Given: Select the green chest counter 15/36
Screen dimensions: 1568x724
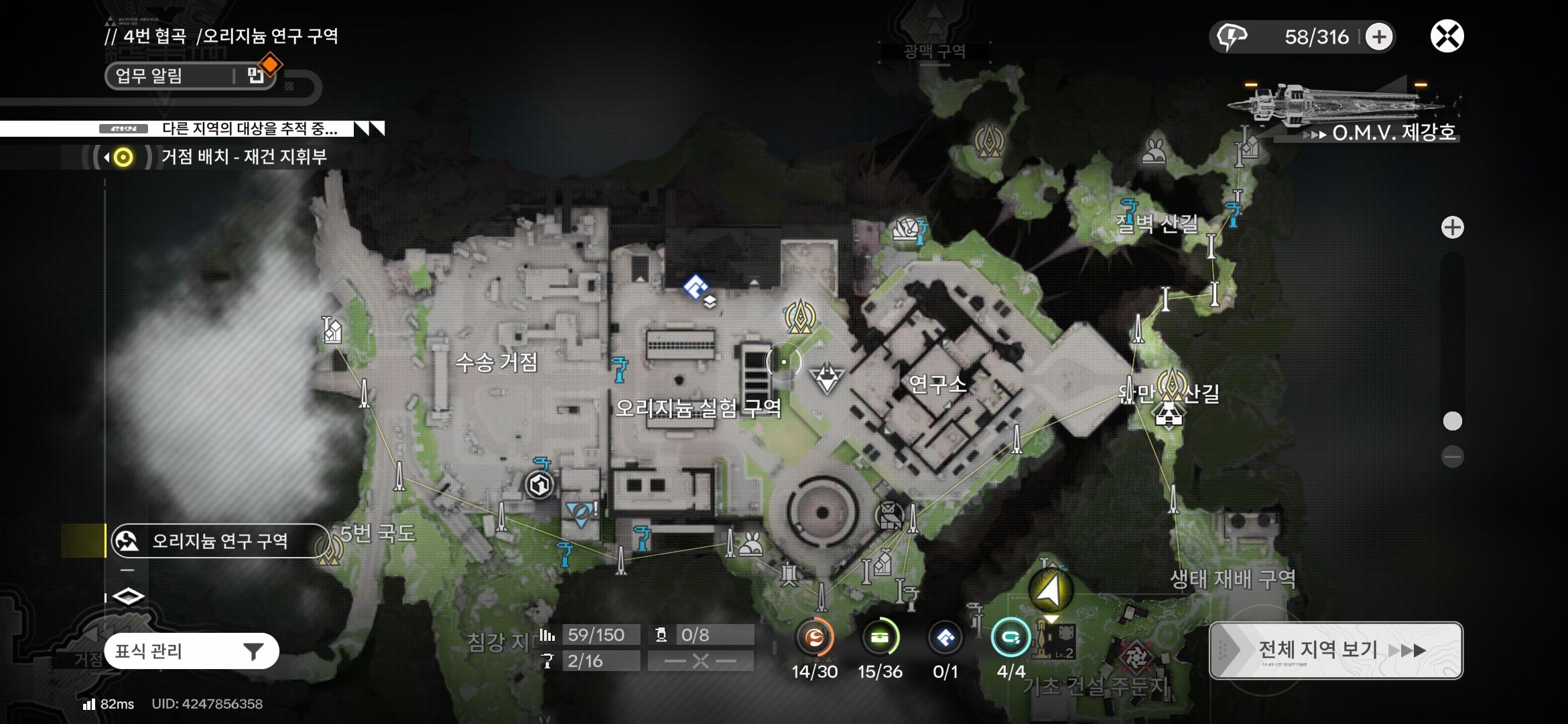Looking at the screenshot, I should [880, 638].
